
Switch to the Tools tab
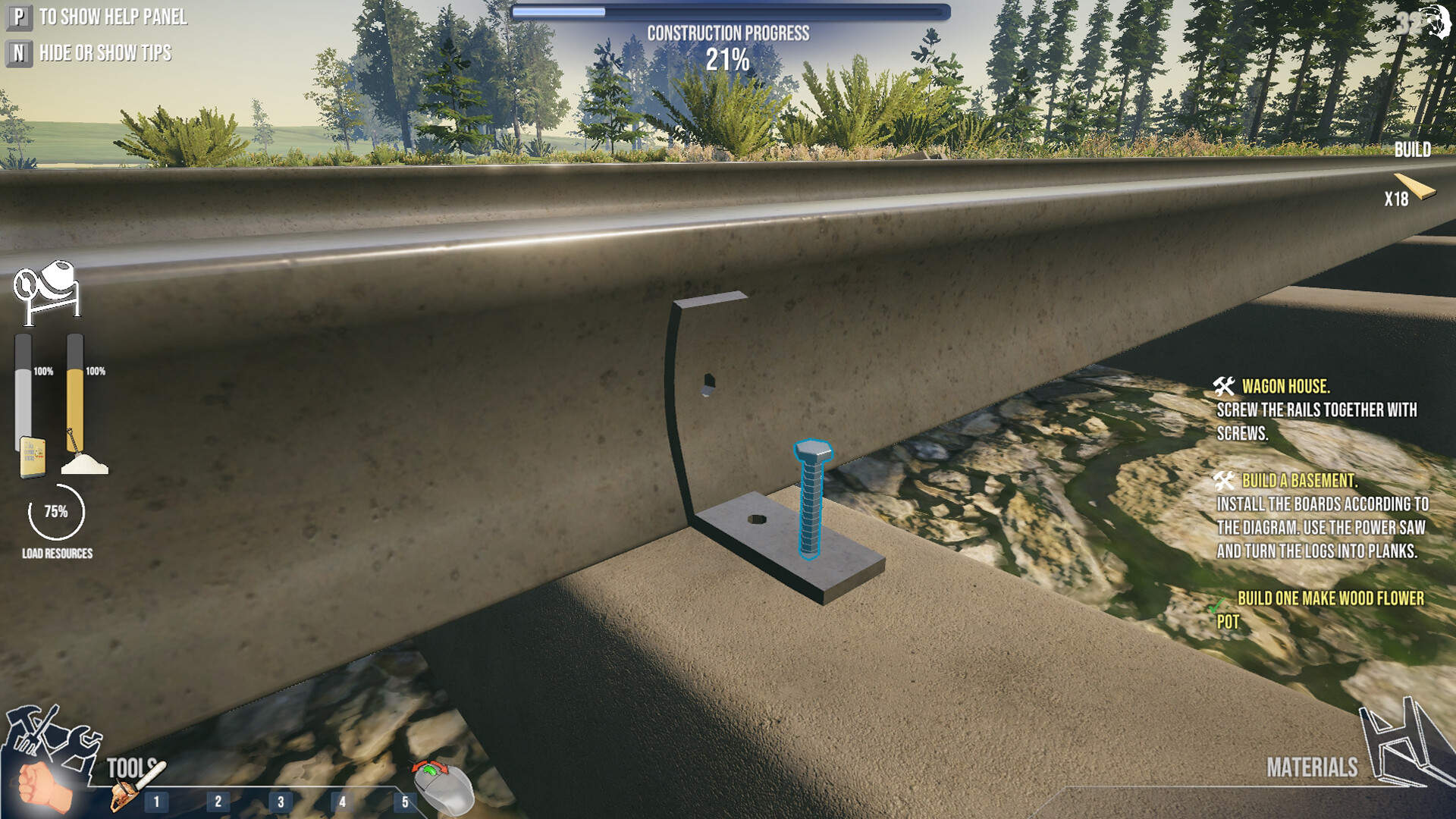pos(133,767)
